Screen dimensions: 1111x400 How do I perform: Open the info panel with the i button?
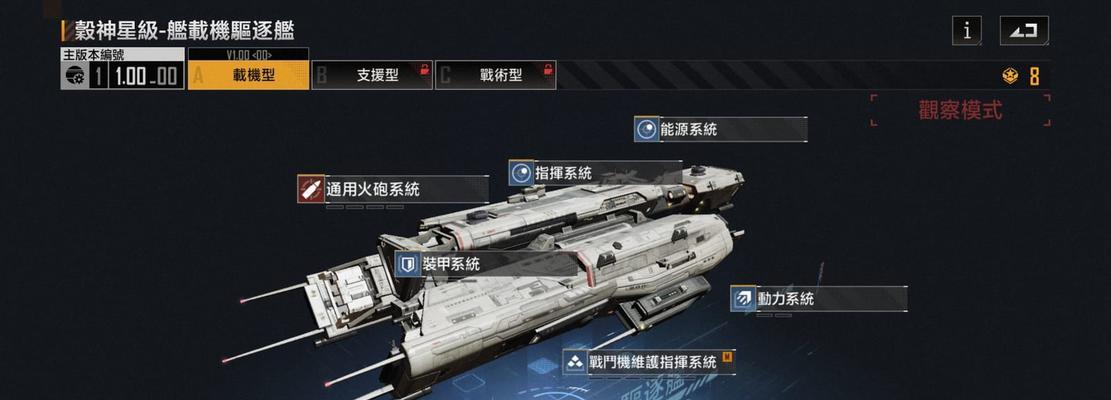point(966,30)
